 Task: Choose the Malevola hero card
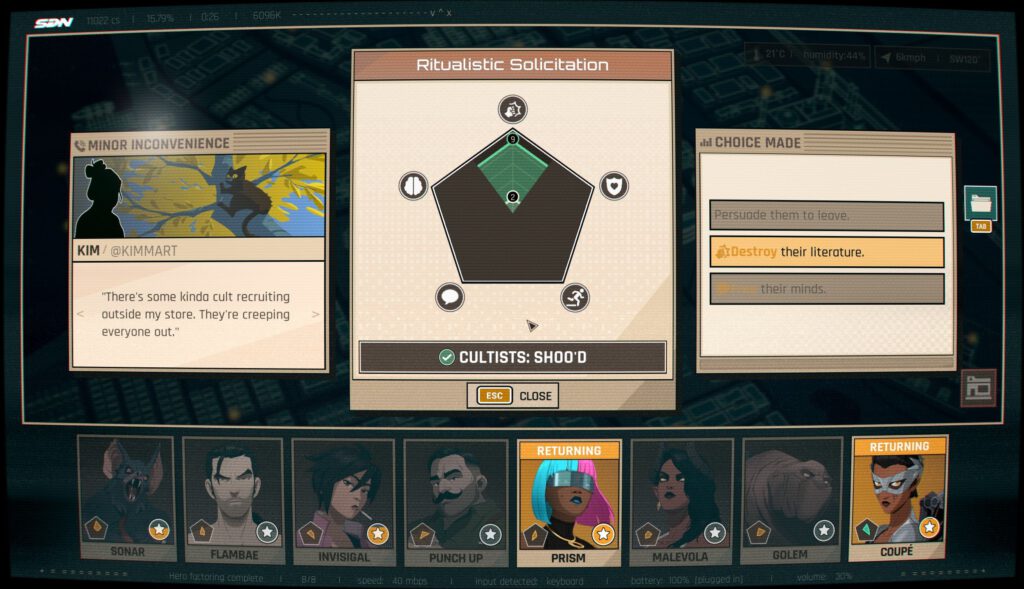click(x=680, y=497)
